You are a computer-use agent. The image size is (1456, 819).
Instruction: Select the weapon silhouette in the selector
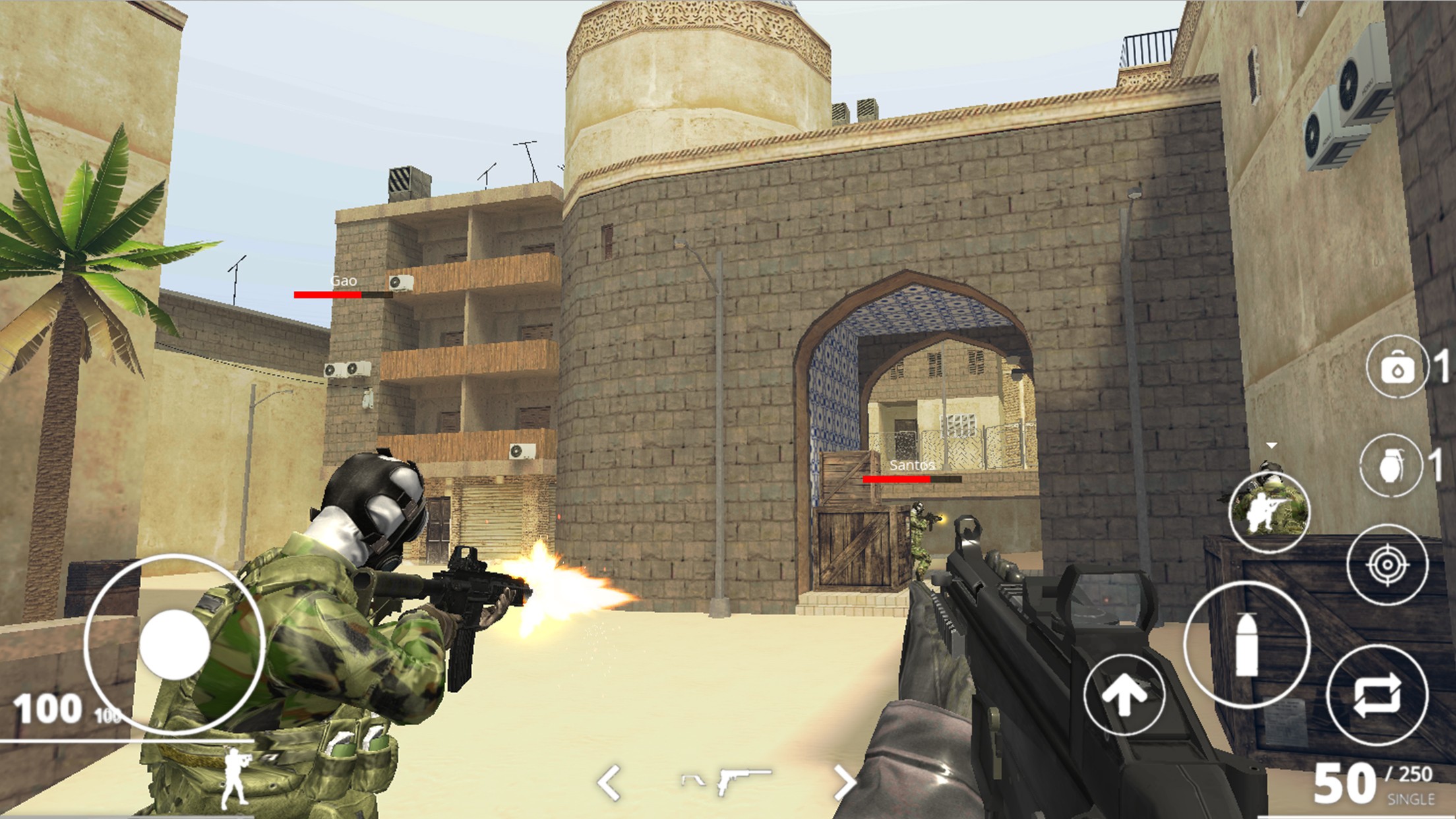[x=727, y=781]
